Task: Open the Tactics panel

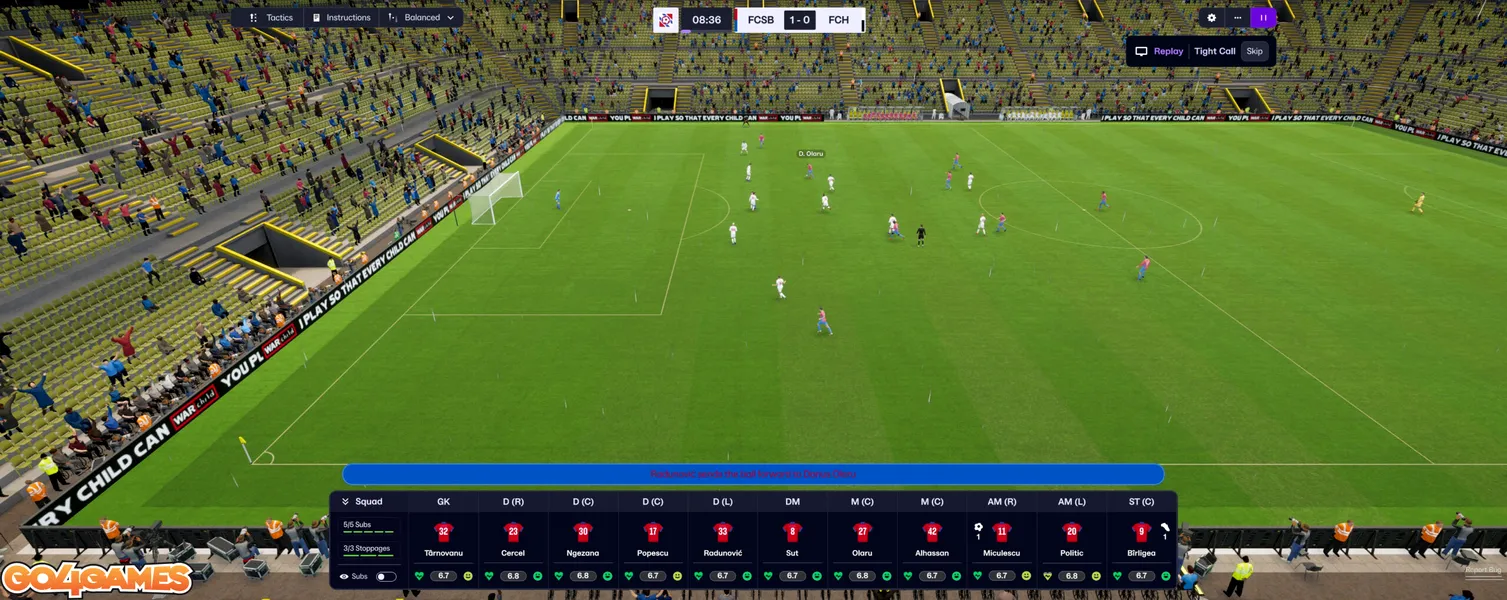Action: click(271, 18)
